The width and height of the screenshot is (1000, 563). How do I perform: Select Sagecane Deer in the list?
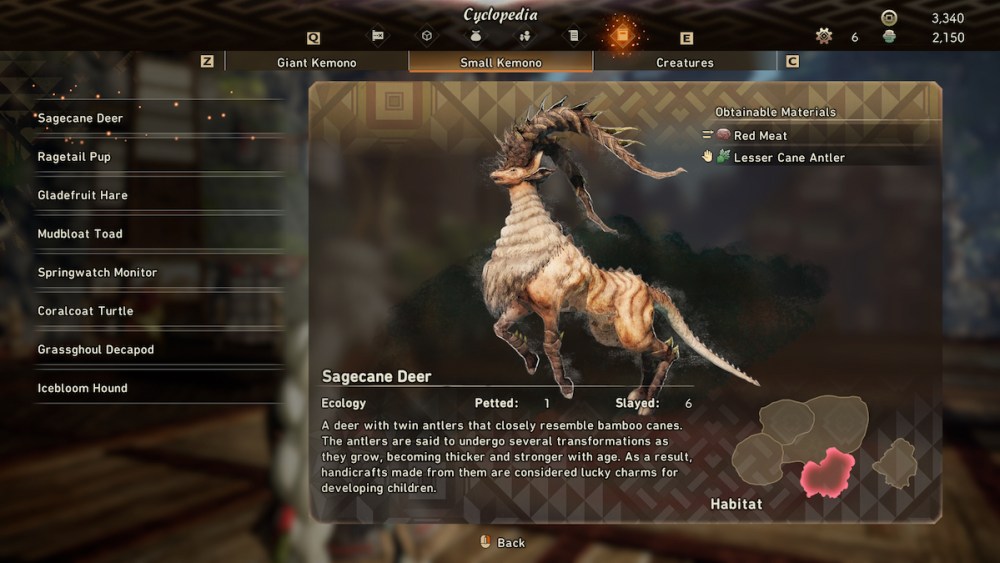tap(80, 118)
